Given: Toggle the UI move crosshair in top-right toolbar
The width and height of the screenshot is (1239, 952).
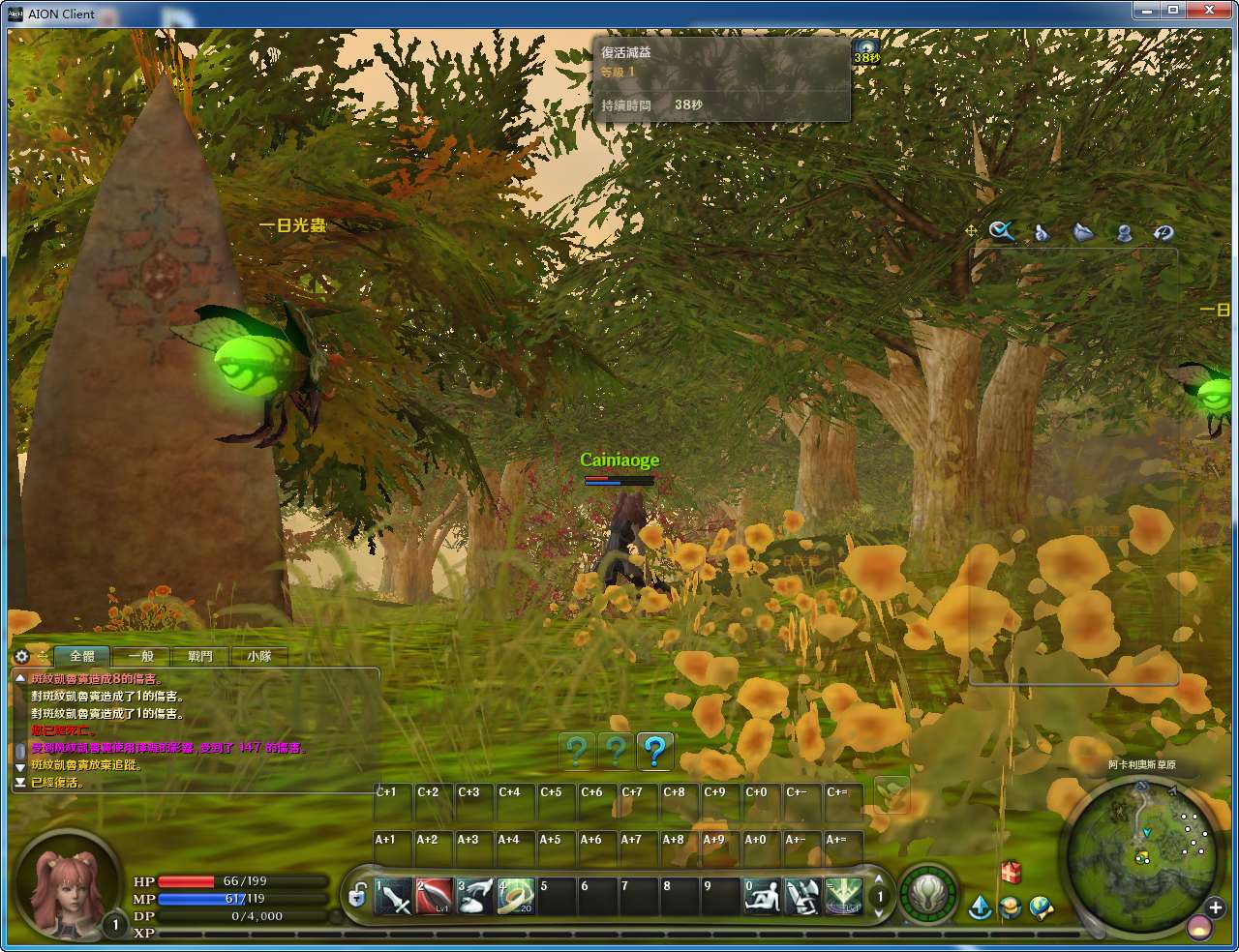Looking at the screenshot, I should point(969,231).
